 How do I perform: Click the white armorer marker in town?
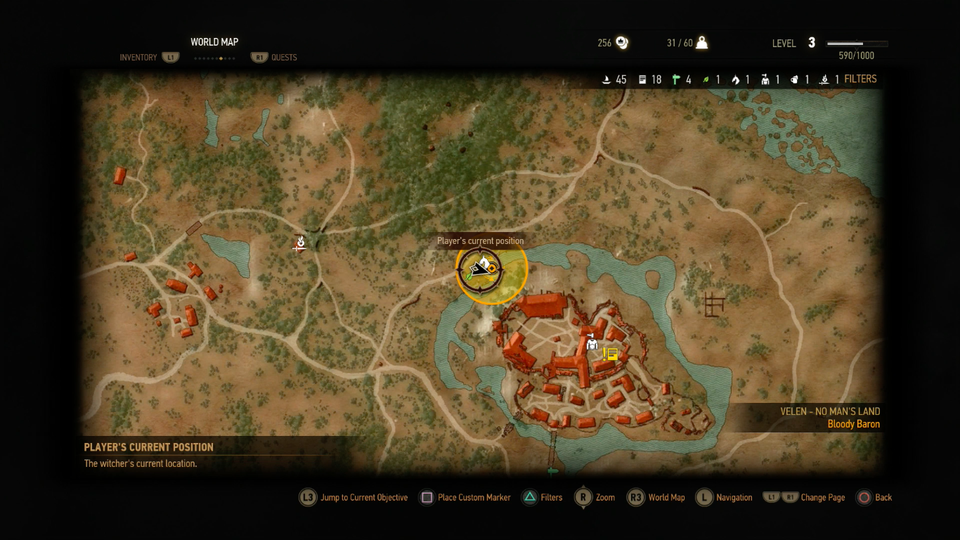click(592, 342)
